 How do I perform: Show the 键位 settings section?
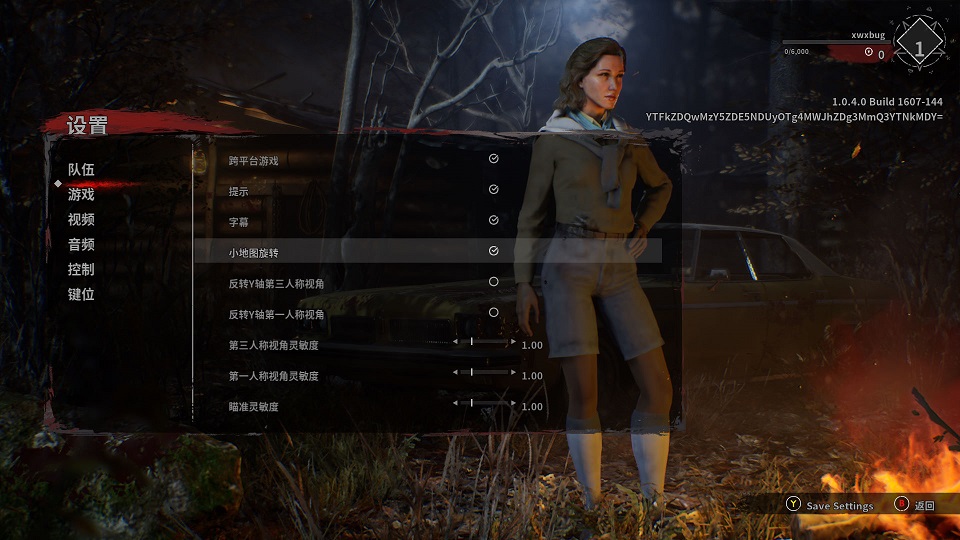click(x=81, y=295)
